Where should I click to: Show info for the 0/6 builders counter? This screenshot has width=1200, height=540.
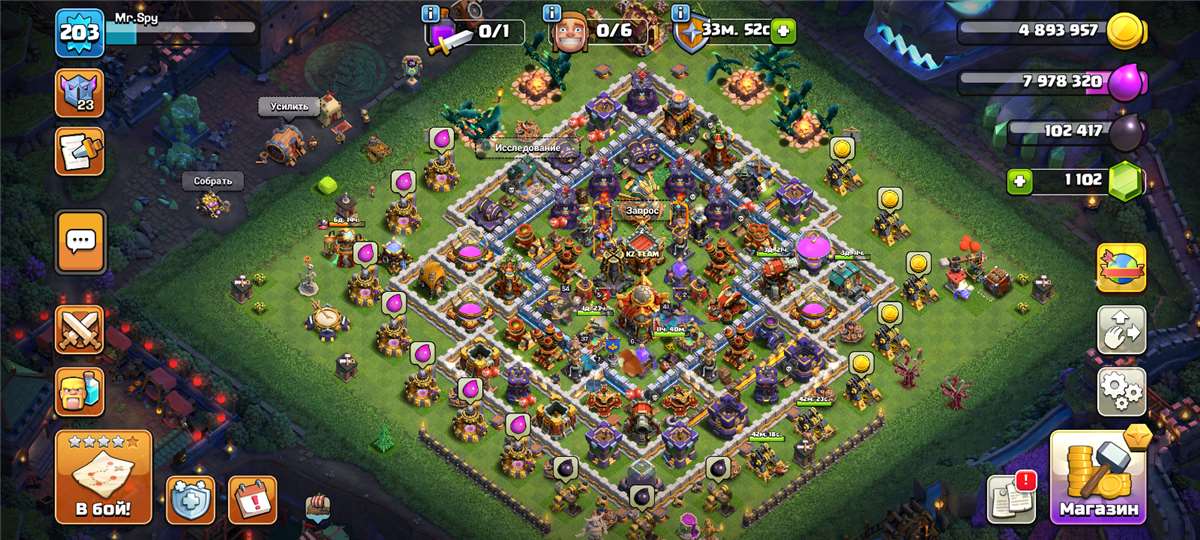pyautogui.click(x=551, y=14)
